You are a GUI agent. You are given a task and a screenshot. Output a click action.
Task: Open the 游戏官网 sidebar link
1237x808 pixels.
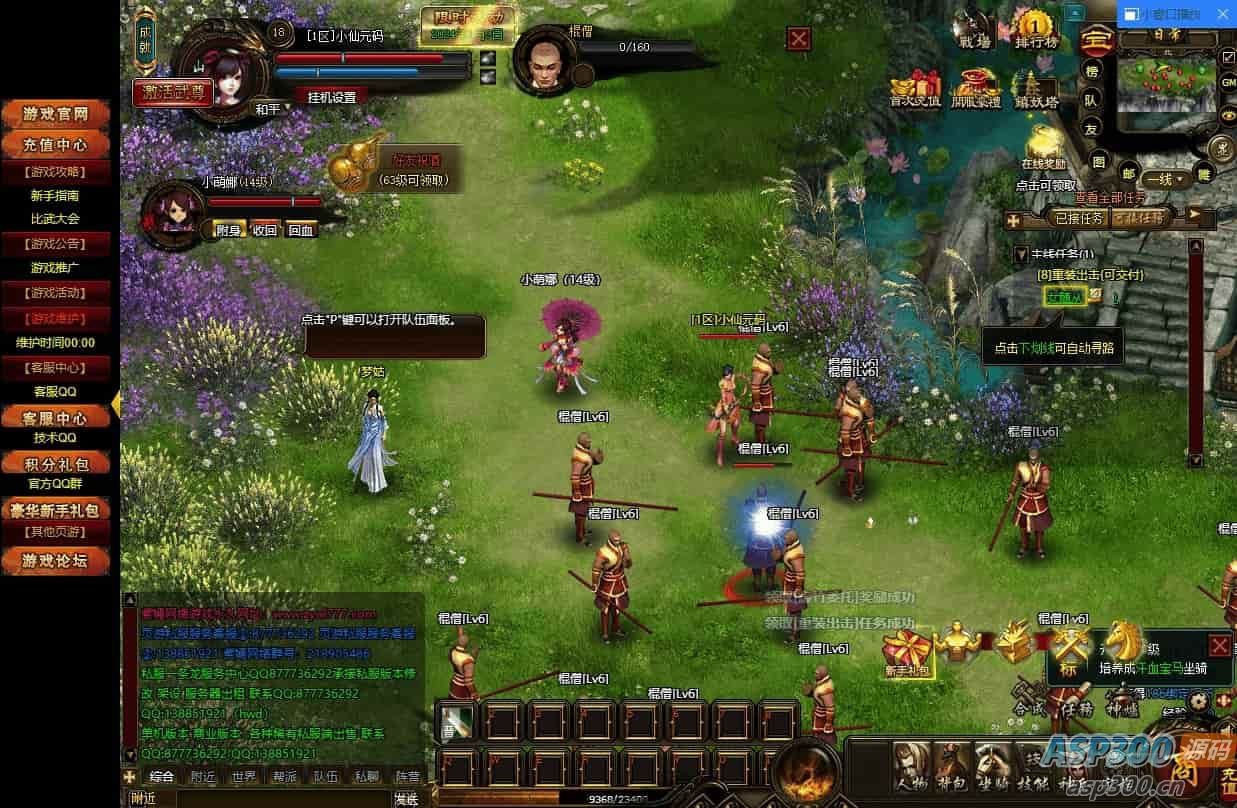[56, 114]
